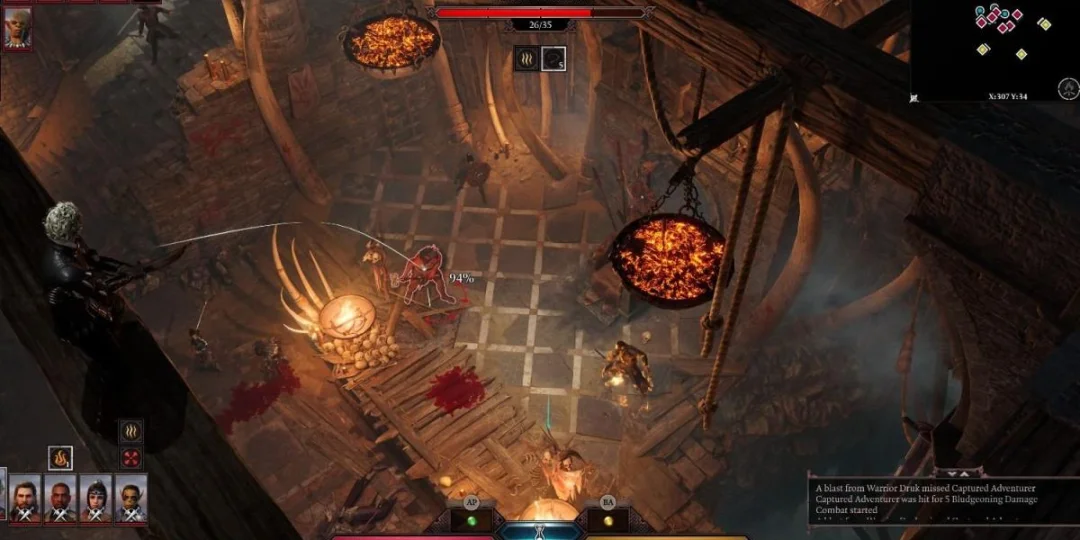The width and height of the screenshot is (1080, 540).
Task: Click the green action point indicator
Action: pyautogui.click(x=471, y=520)
